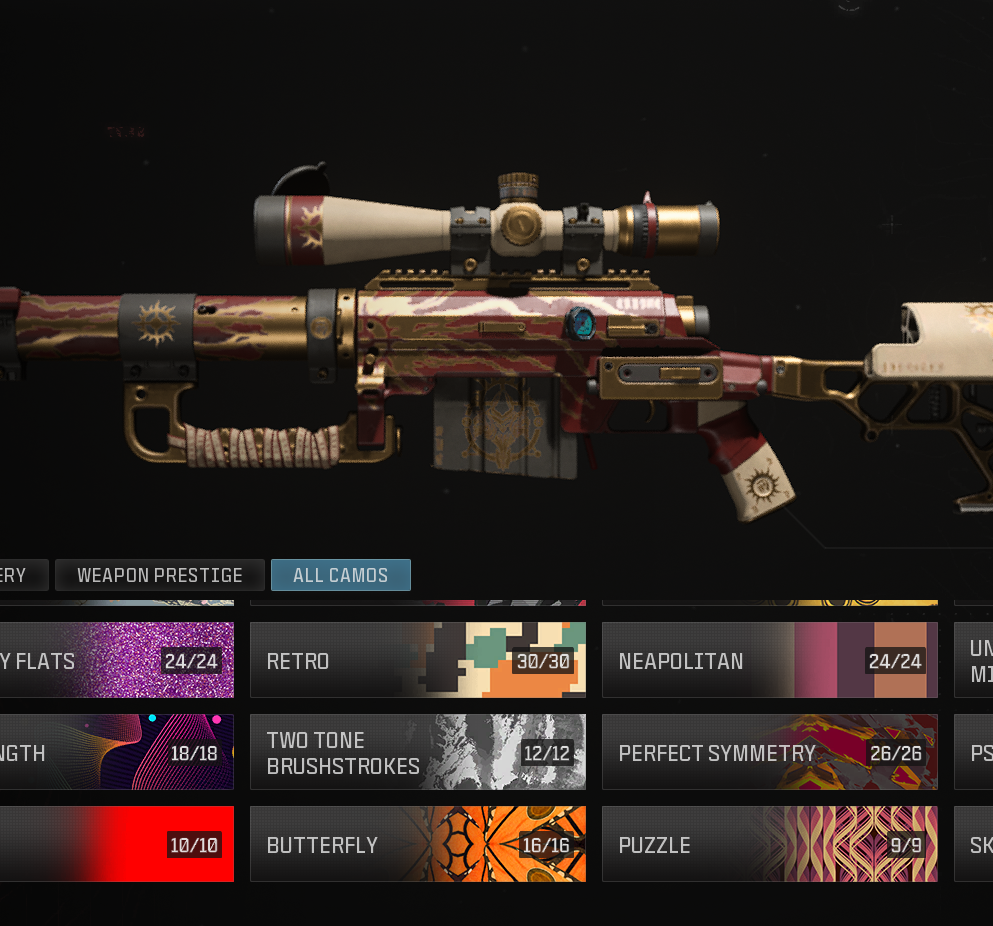Click the purple glitter camo tile

tap(115, 660)
